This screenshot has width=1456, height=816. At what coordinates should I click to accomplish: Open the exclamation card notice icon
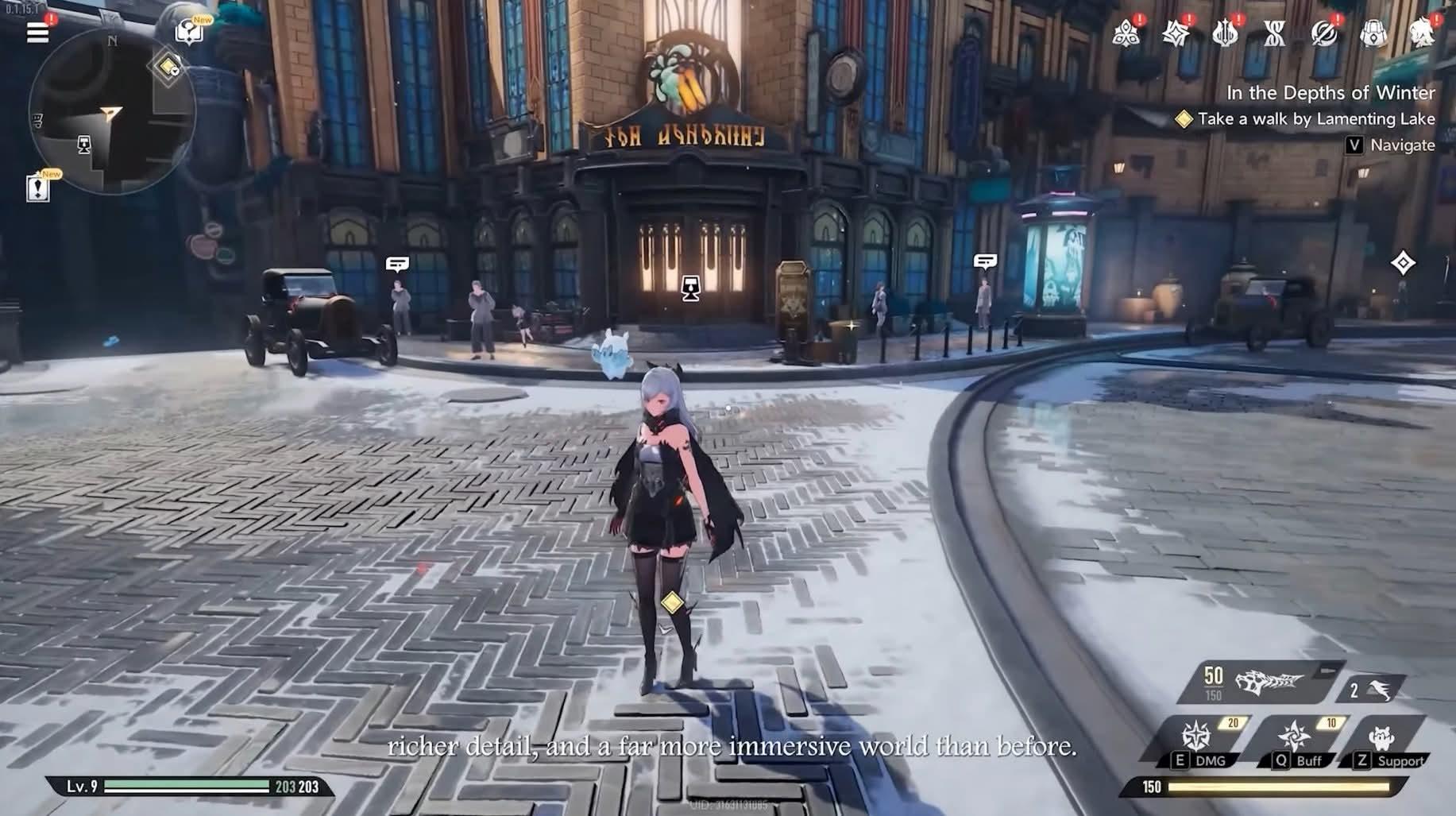(37, 188)
